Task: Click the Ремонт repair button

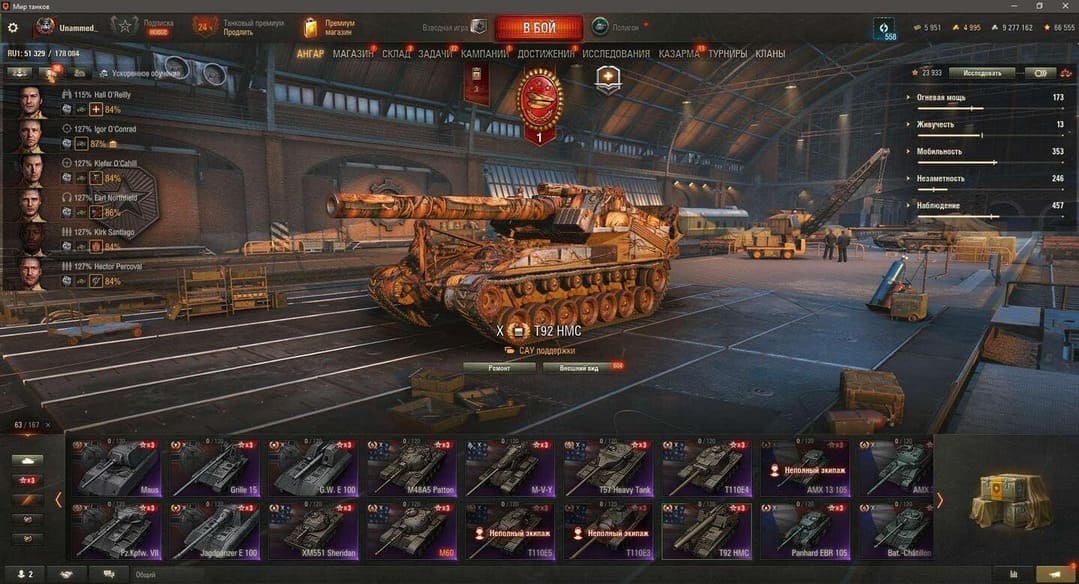Action: (x=498, y=368)
